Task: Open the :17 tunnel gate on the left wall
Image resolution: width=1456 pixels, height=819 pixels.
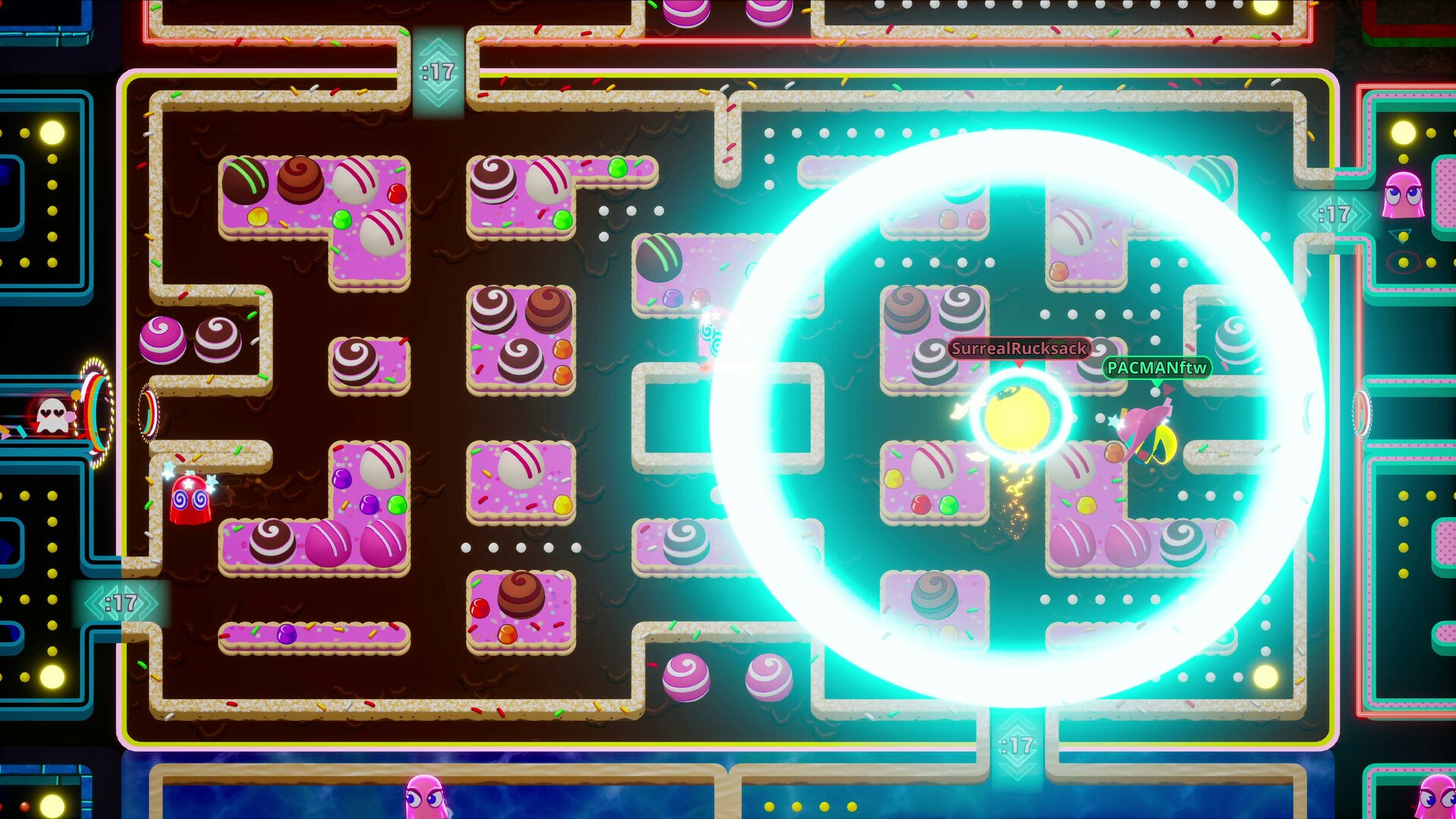Action: click(x=123, y=603)
